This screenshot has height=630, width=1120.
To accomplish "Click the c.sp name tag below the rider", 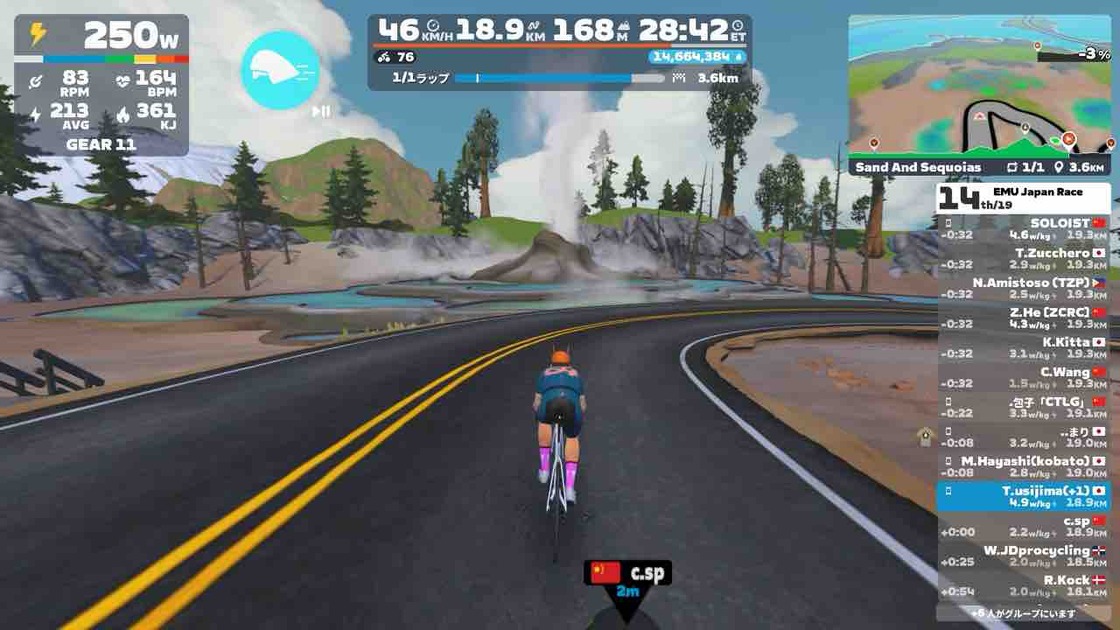I will coord(628,573).
